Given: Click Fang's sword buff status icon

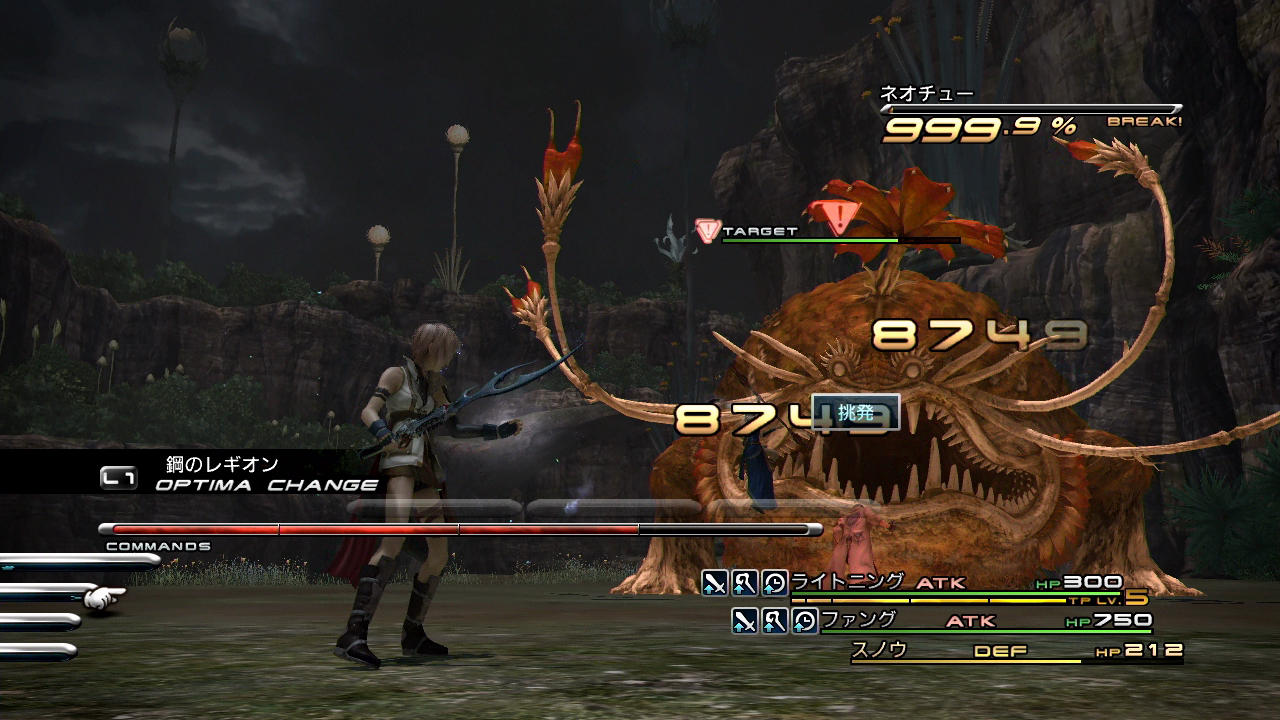Looking at the screenshot, I should coord(744,621).
